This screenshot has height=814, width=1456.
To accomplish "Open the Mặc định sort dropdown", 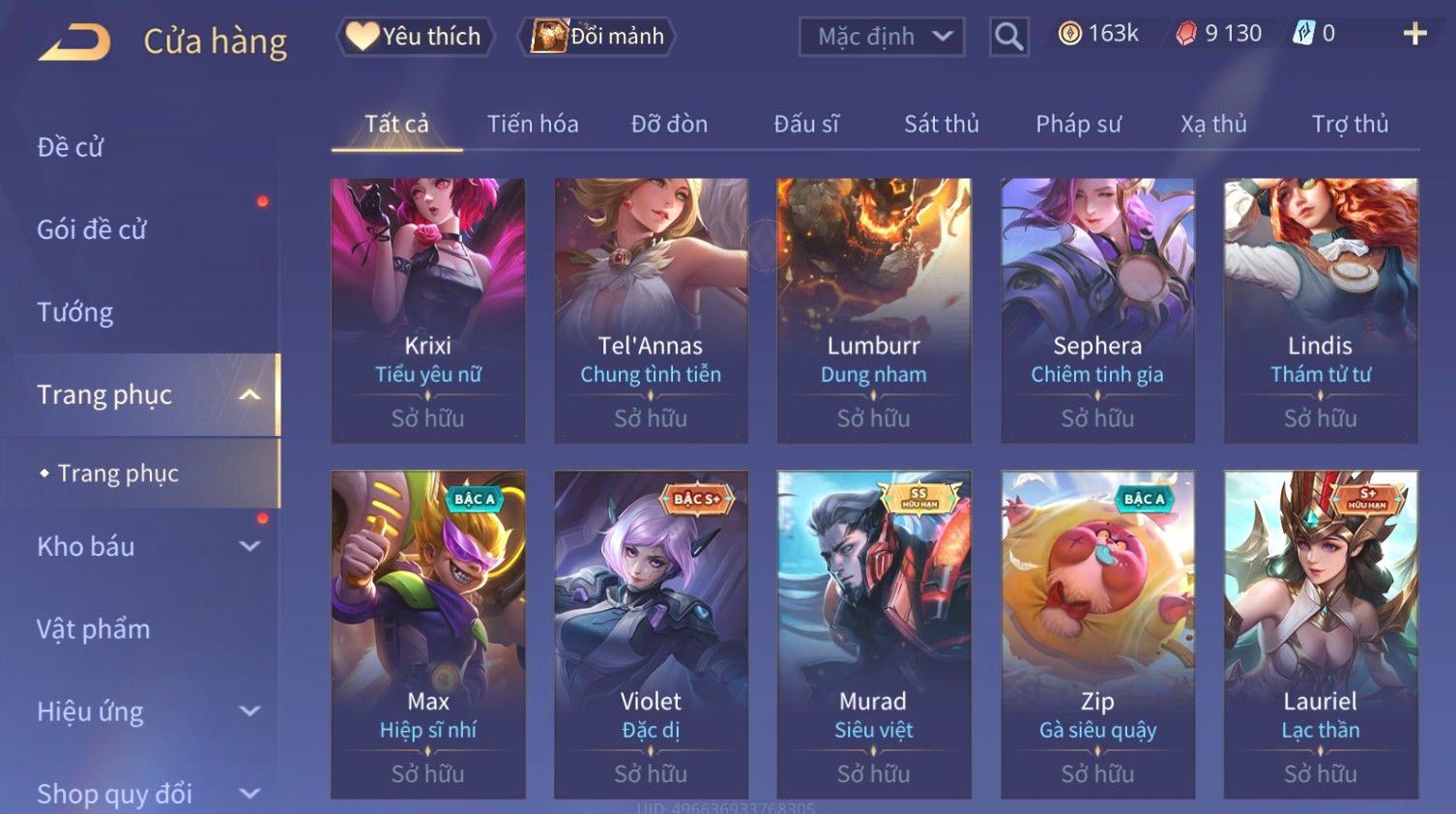I will pos(882,37).
